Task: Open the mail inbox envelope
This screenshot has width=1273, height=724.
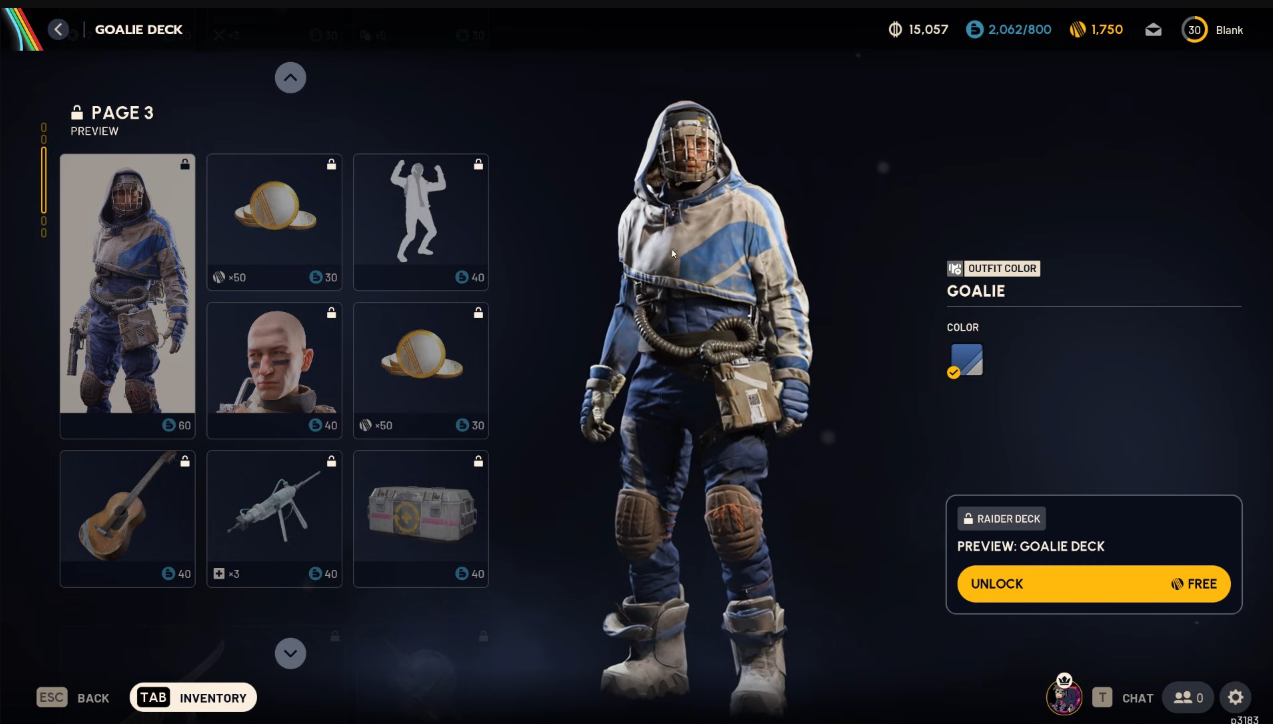Action: 1153,30
